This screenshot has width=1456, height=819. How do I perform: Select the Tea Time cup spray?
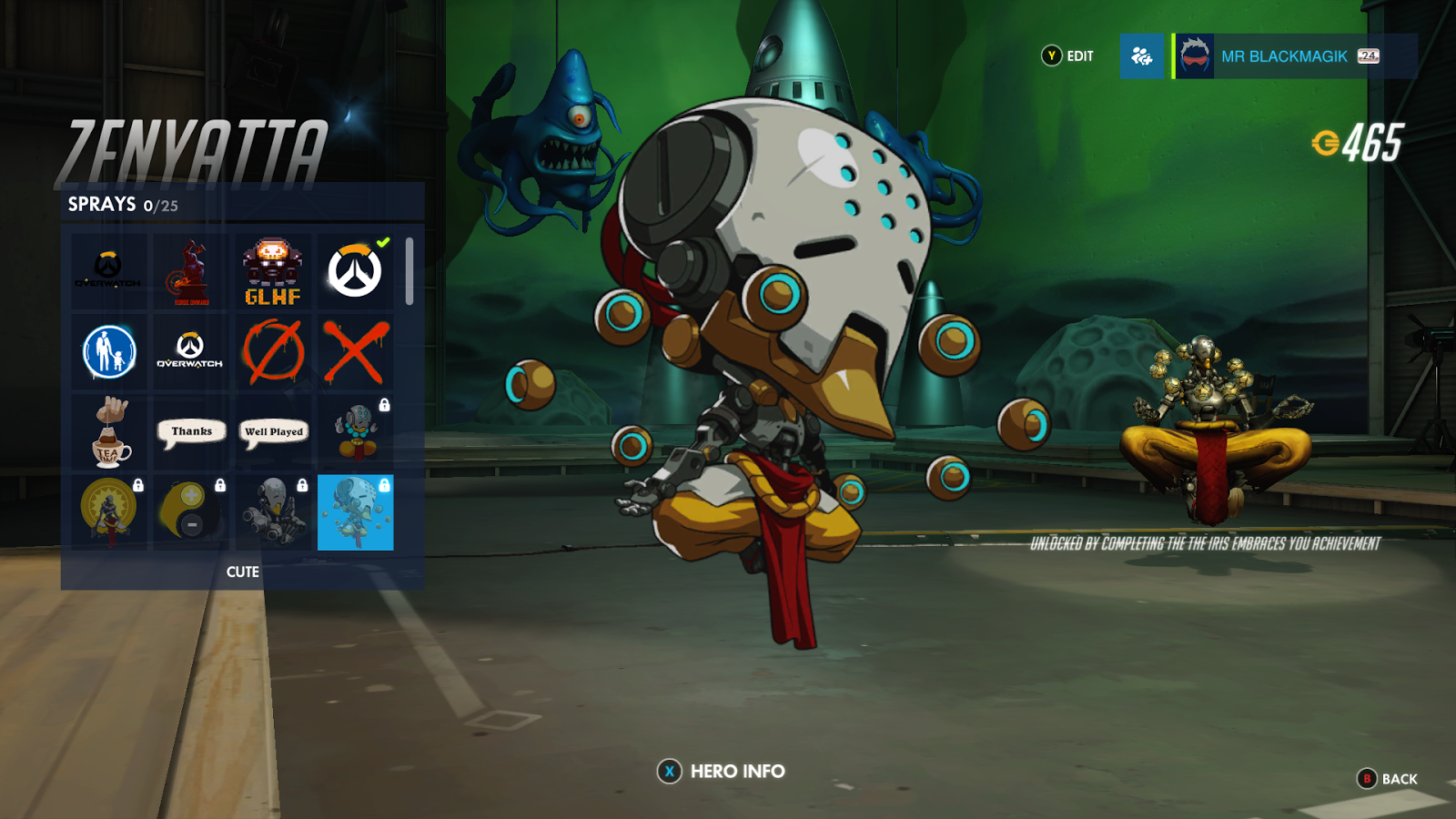[x=108, y=432]
